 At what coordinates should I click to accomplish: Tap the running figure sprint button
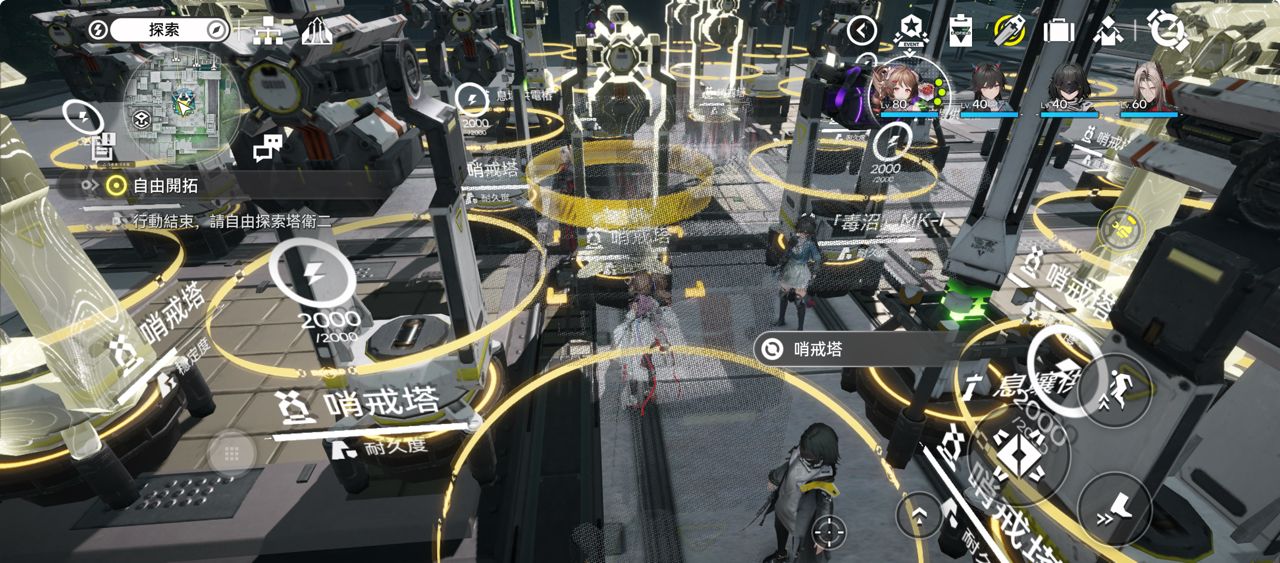point(1114,390)
